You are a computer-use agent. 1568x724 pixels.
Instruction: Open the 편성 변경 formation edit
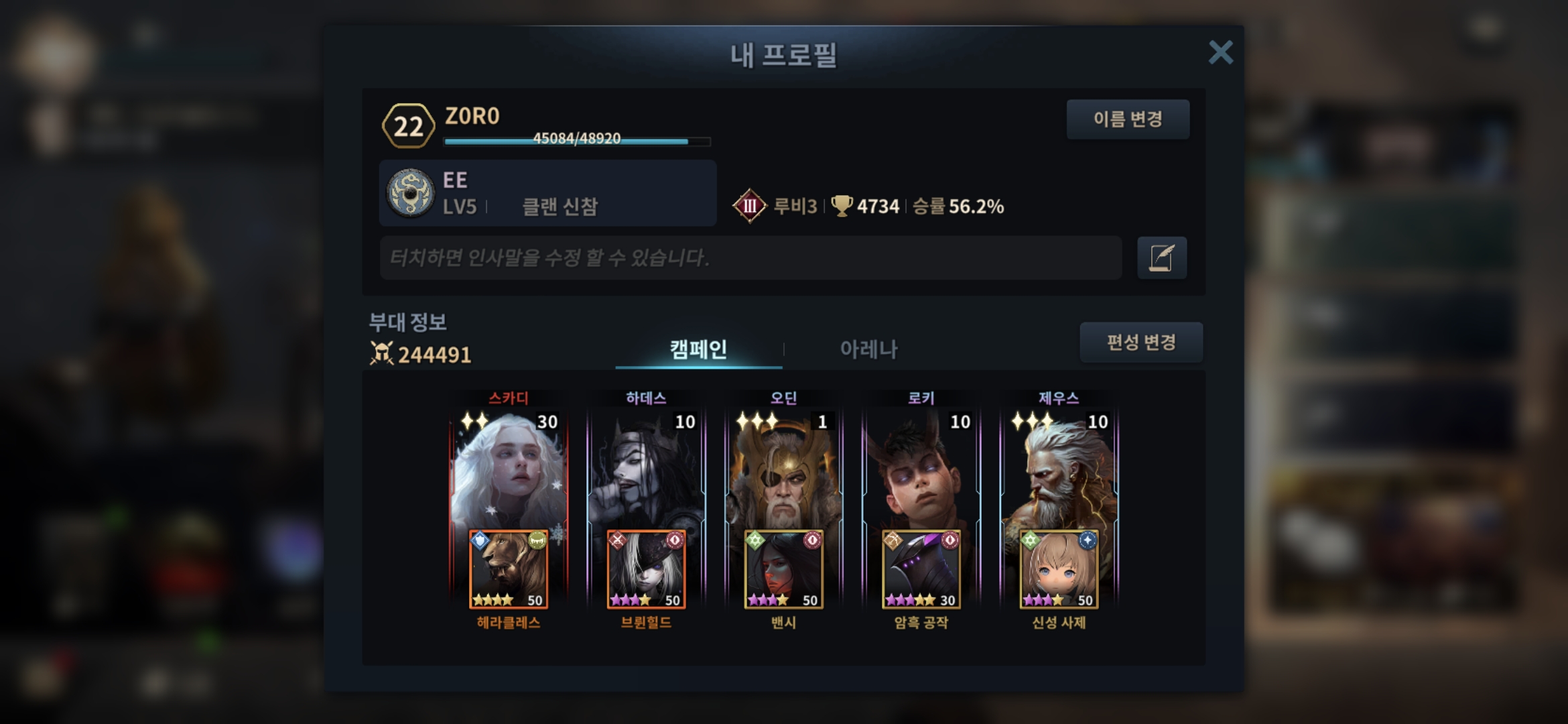[x=1140, y=343]
